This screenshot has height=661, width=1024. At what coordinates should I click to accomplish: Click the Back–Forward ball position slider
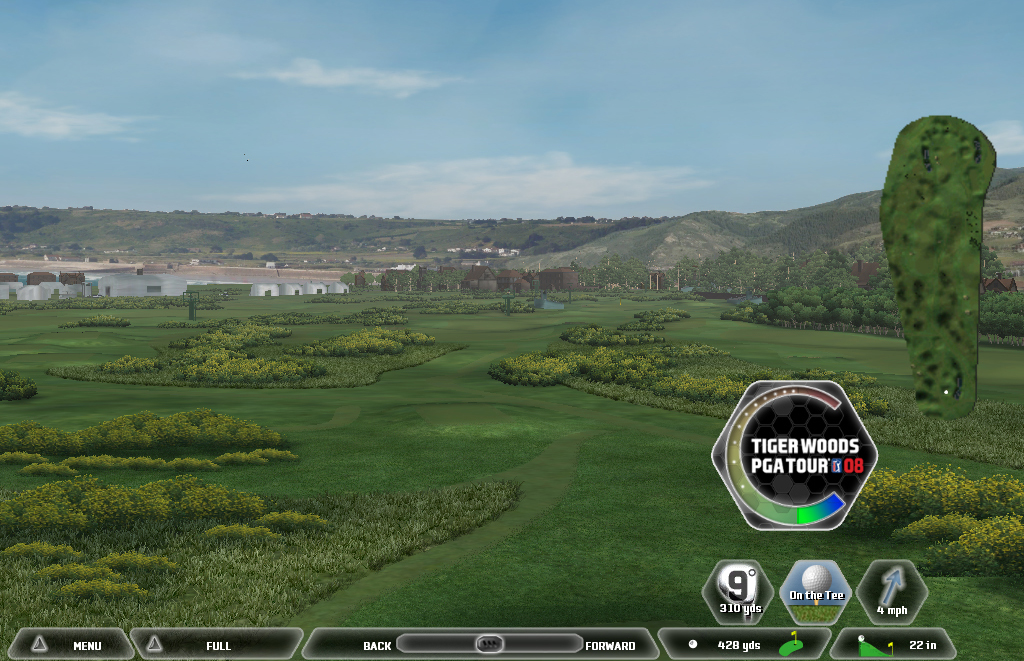[x=489, y=644]
